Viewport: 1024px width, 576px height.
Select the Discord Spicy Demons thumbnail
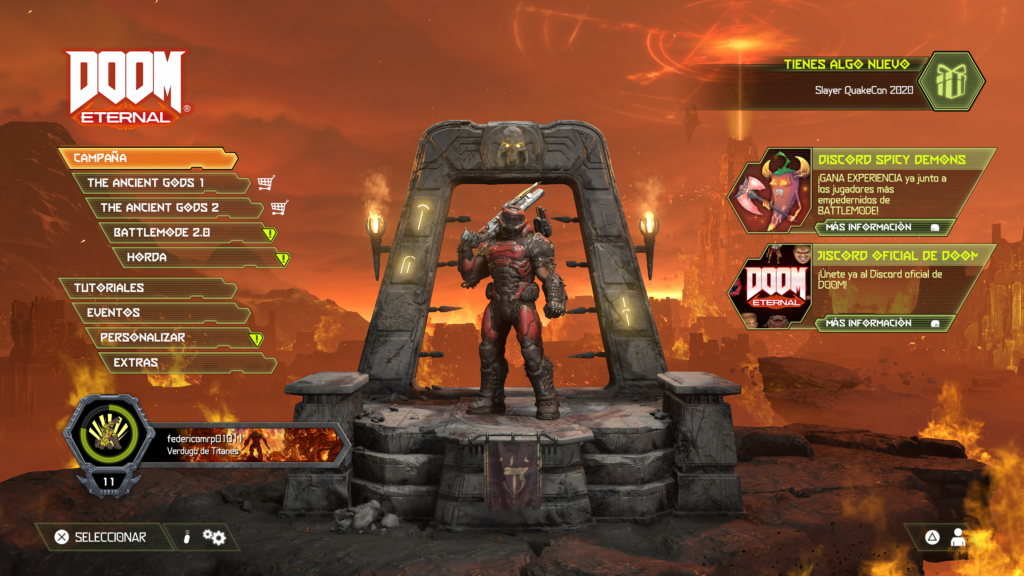pos(769,190)
